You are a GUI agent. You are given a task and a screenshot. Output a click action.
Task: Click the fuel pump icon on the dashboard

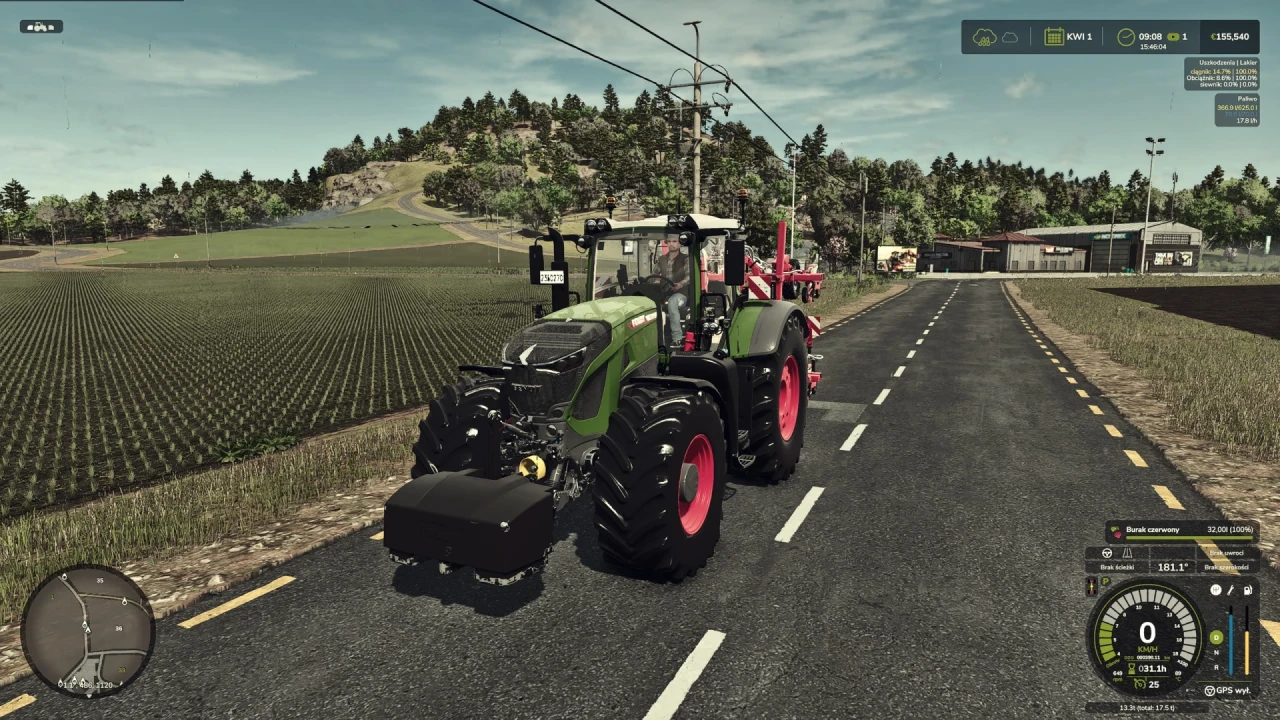coord(1247,591)
